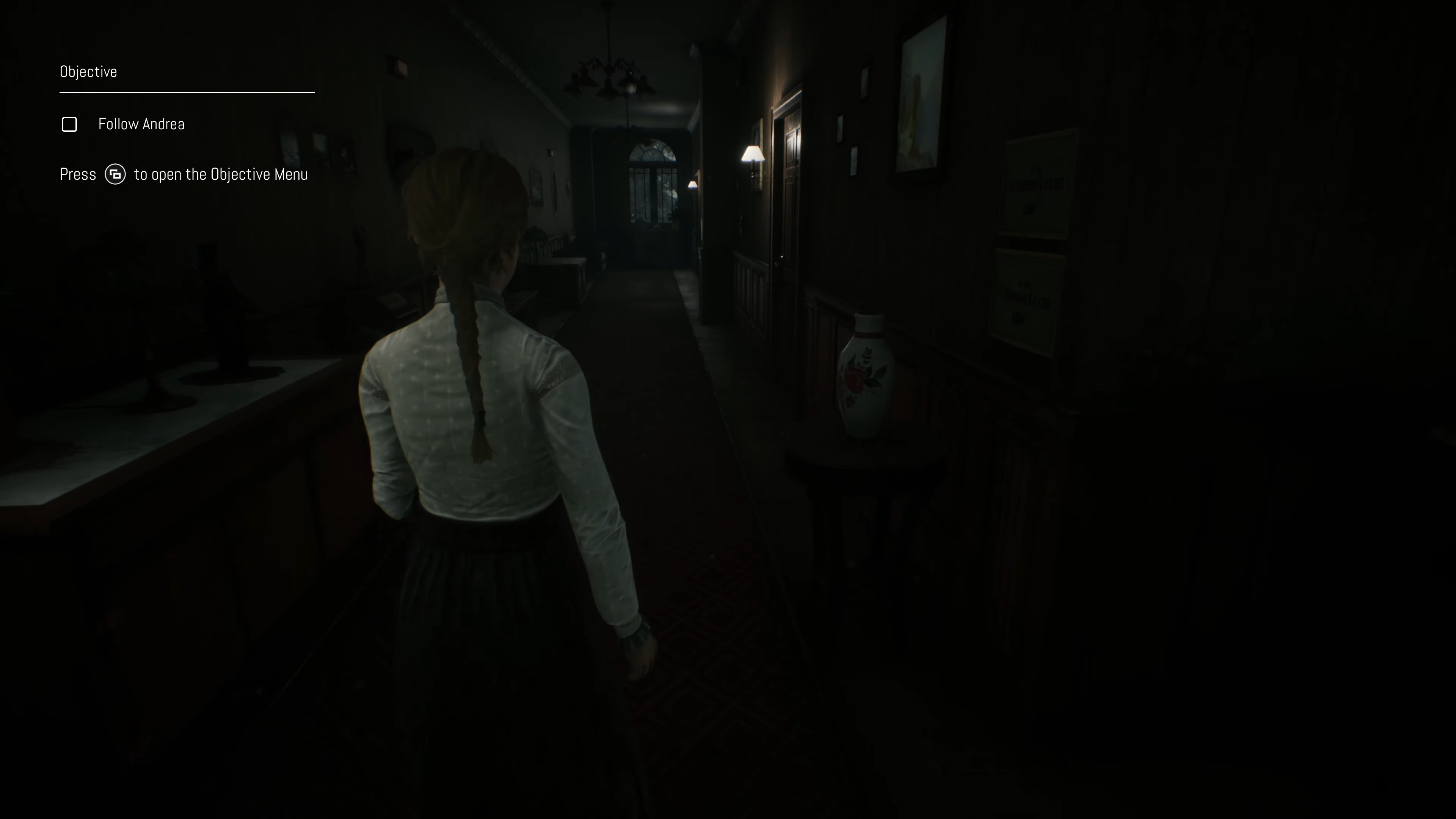Check the Follow Andrea objective checkbox
The image size is (1456, 819).
tap(69, 124)
